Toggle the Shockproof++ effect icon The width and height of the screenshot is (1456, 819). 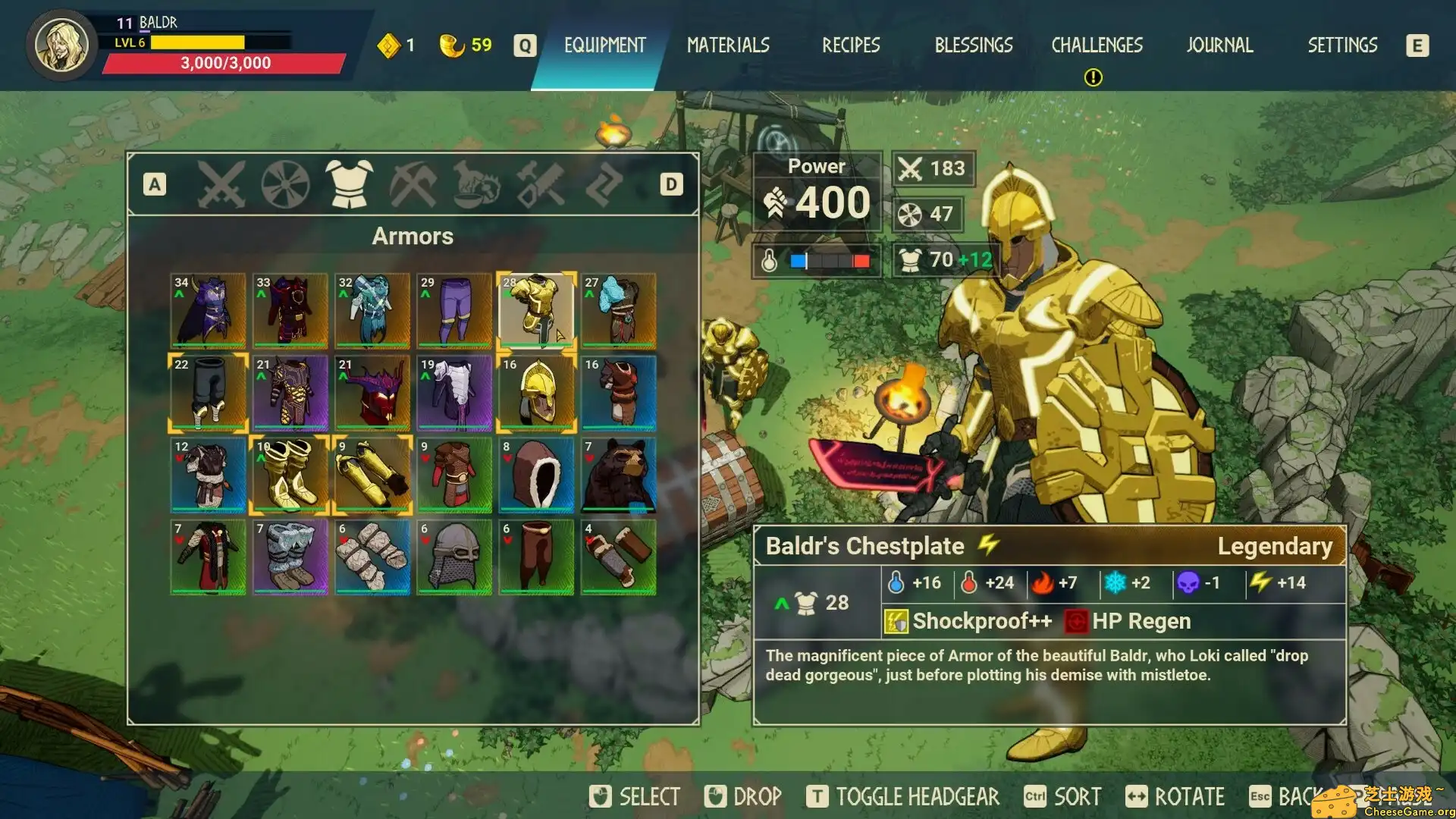[x=896, y=620]
